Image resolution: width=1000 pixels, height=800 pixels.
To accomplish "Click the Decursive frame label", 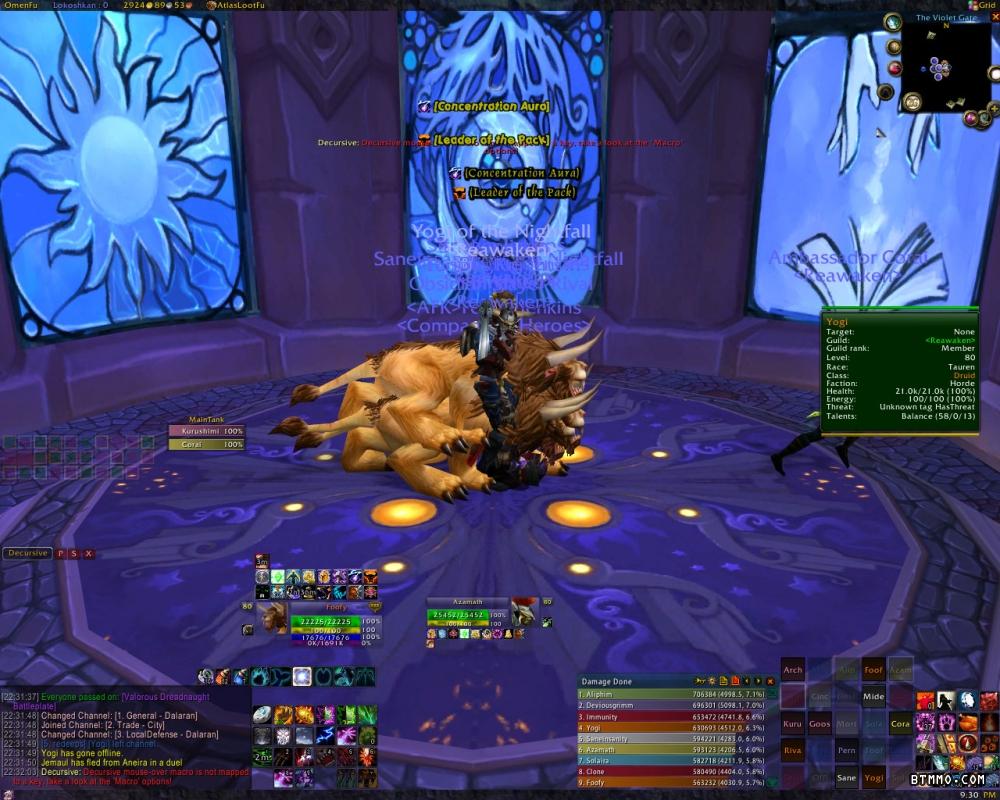I will click(27, 553).
